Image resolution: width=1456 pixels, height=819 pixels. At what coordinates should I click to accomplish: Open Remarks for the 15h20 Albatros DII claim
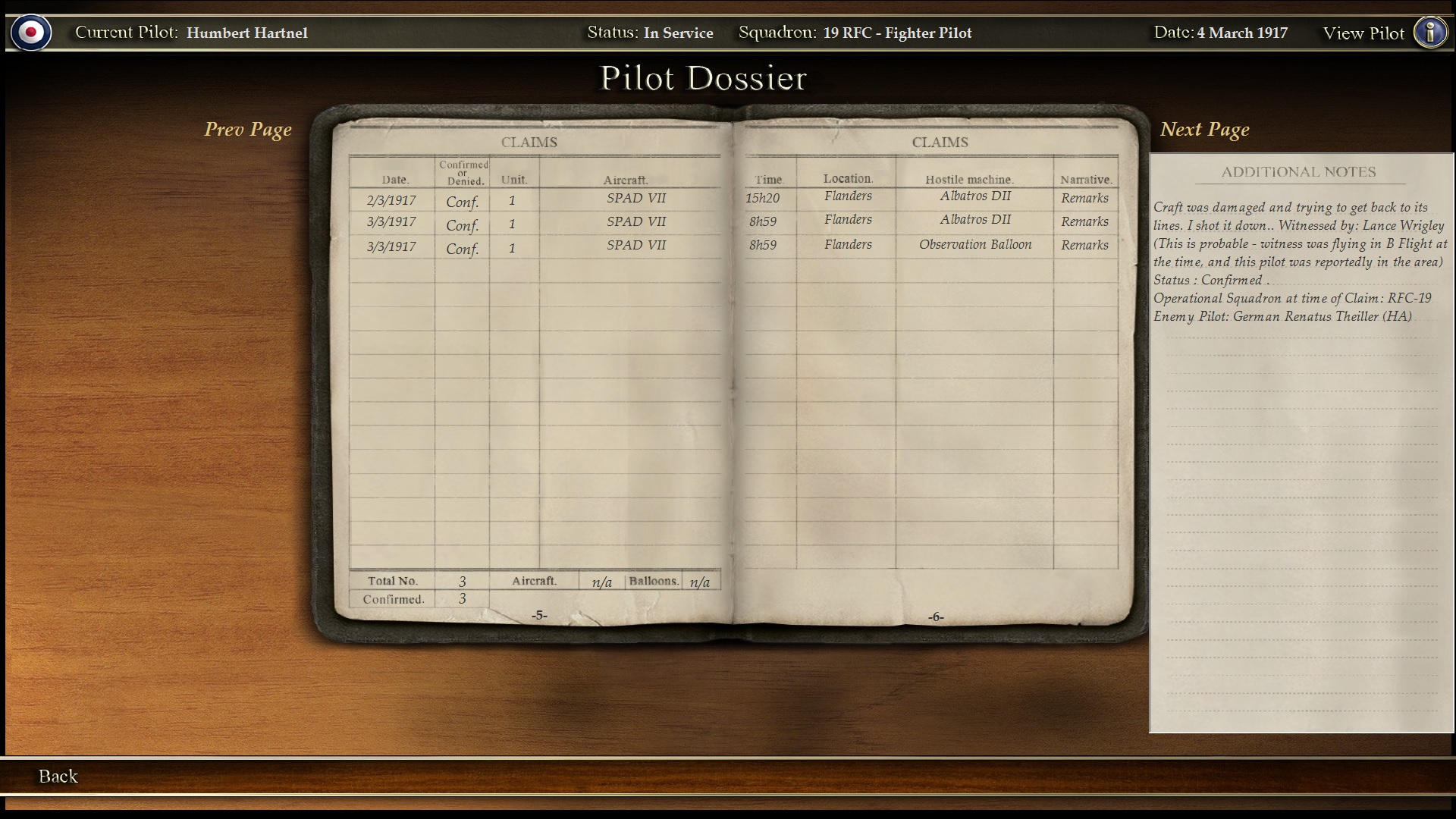(1084, 198)
